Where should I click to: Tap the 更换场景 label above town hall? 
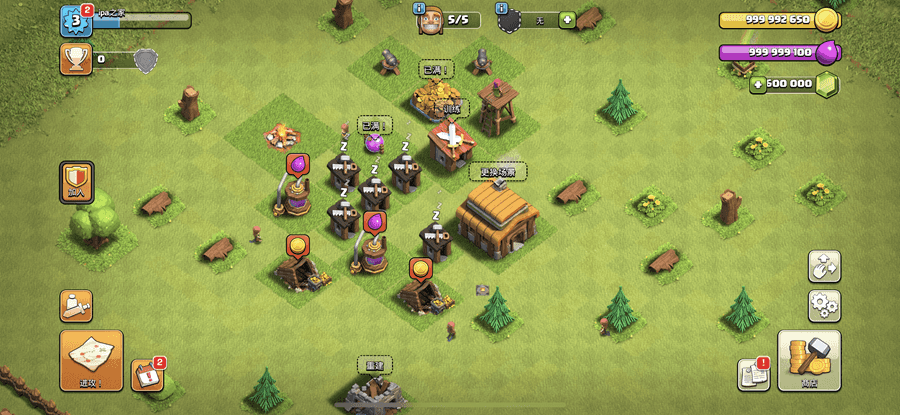(x=497, y=172)
